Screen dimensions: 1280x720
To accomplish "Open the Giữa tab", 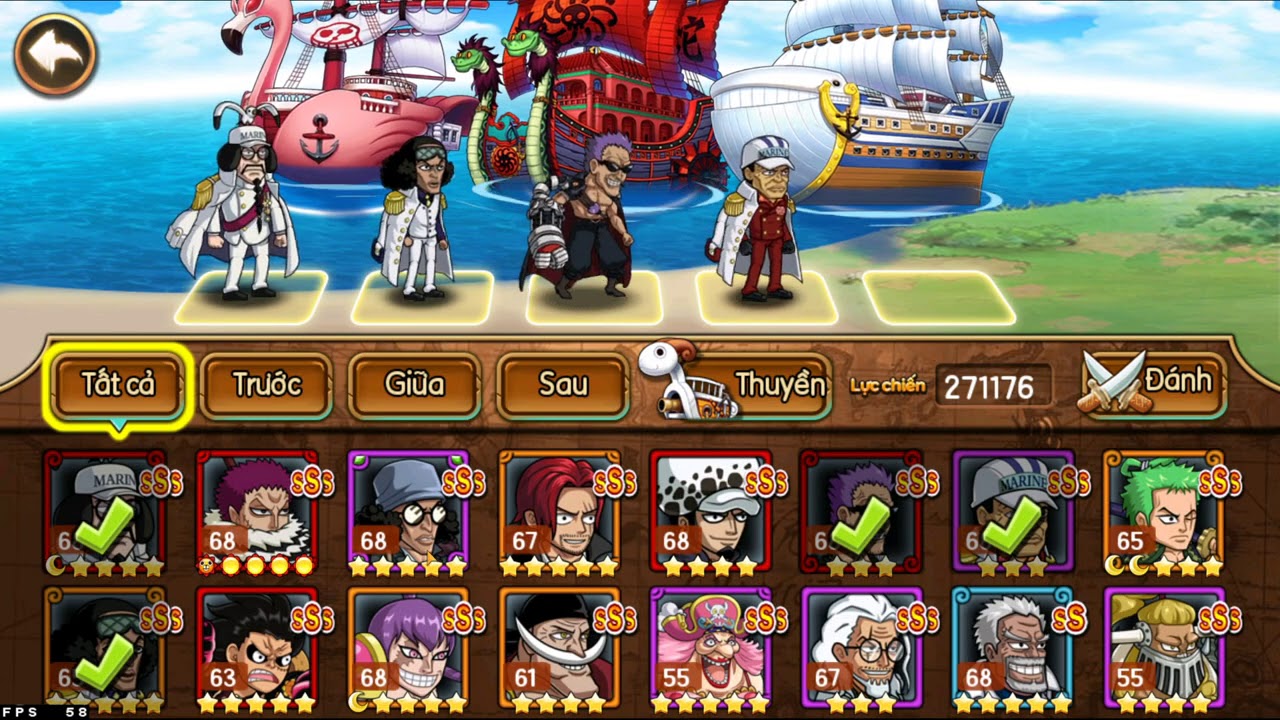I will [414, 384].
